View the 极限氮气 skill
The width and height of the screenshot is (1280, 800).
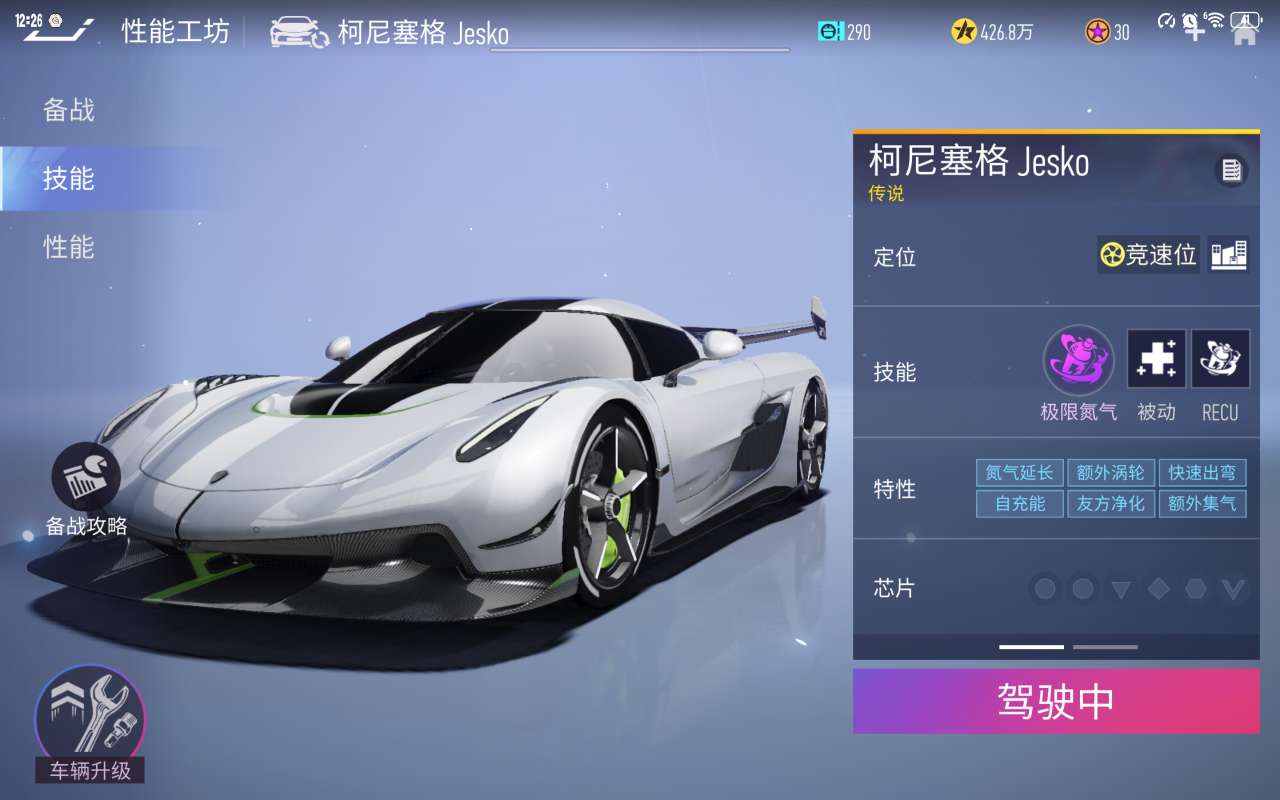click(x=1078, y=360)
